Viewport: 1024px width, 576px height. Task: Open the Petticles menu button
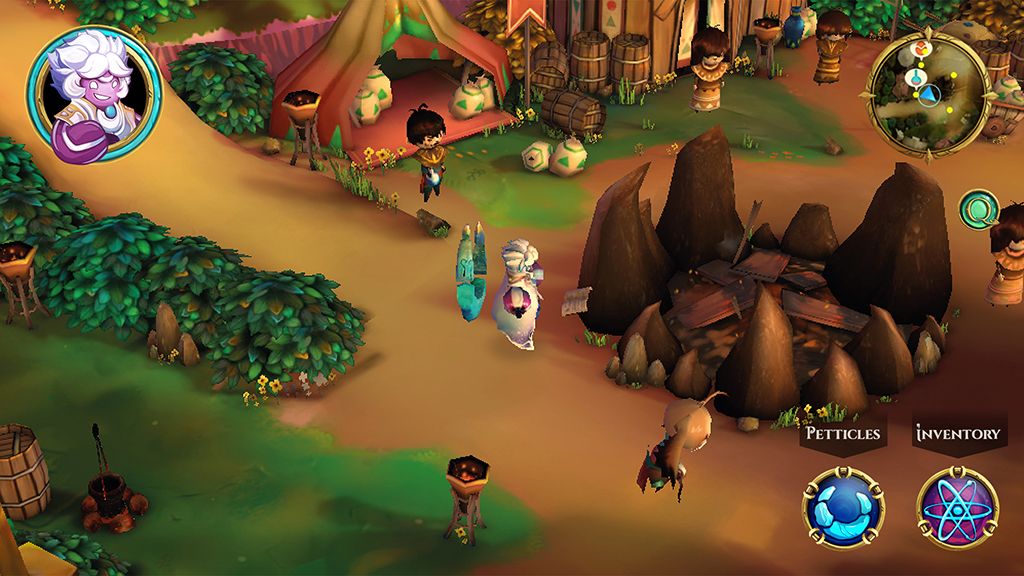tap(843, 508)
